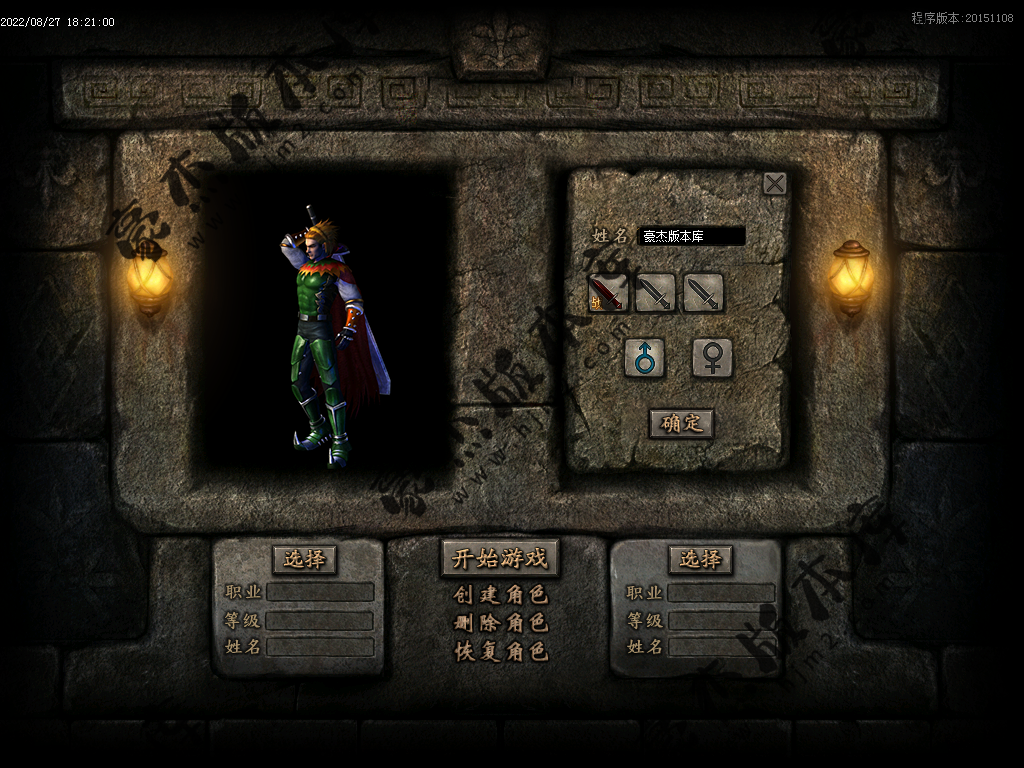Confirm character creation with 确定
This screenshot has width=1024, height=768.
[681, 423]
